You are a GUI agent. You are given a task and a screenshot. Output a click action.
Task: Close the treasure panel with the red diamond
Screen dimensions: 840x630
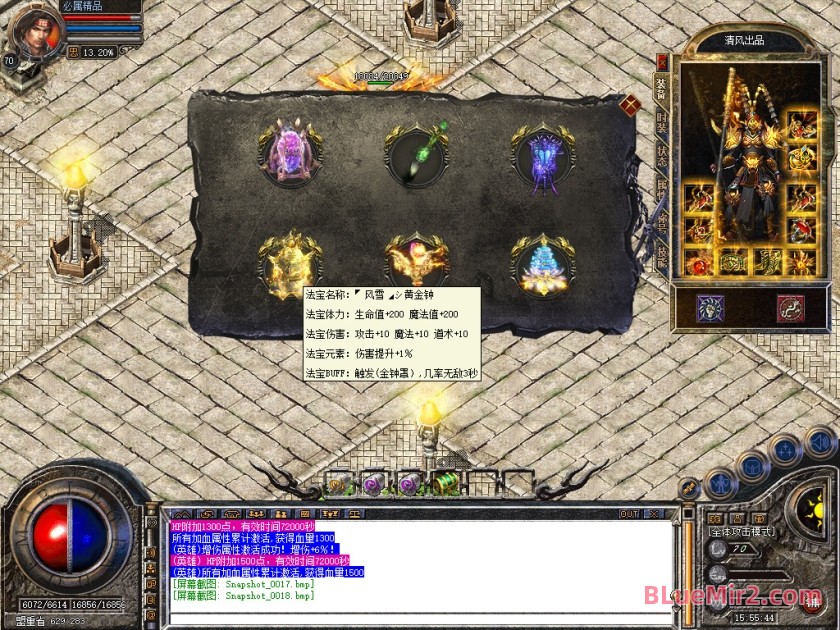coord(629,104)
